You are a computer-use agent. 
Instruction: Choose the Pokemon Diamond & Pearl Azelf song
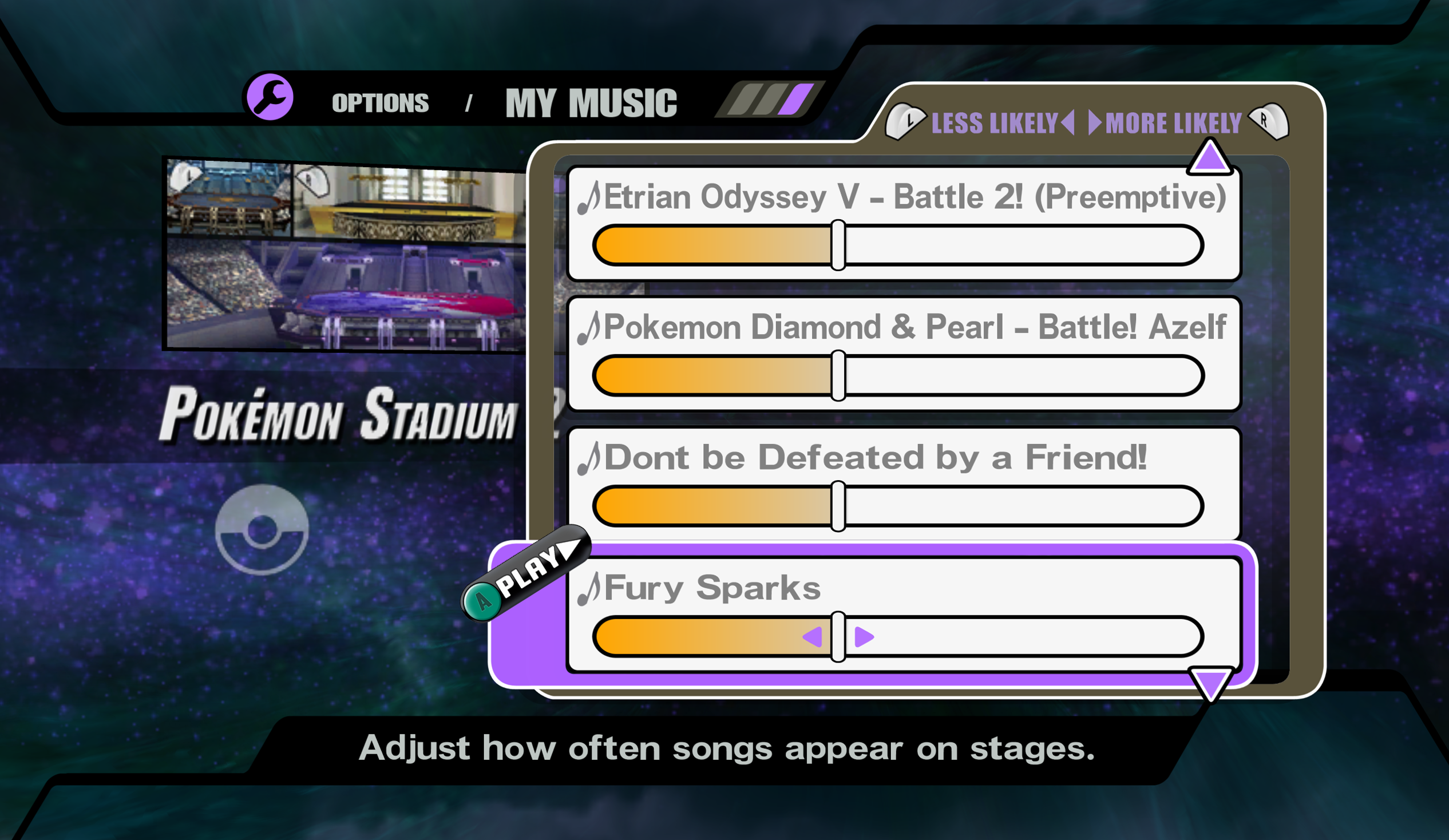[x=914, y=327]
